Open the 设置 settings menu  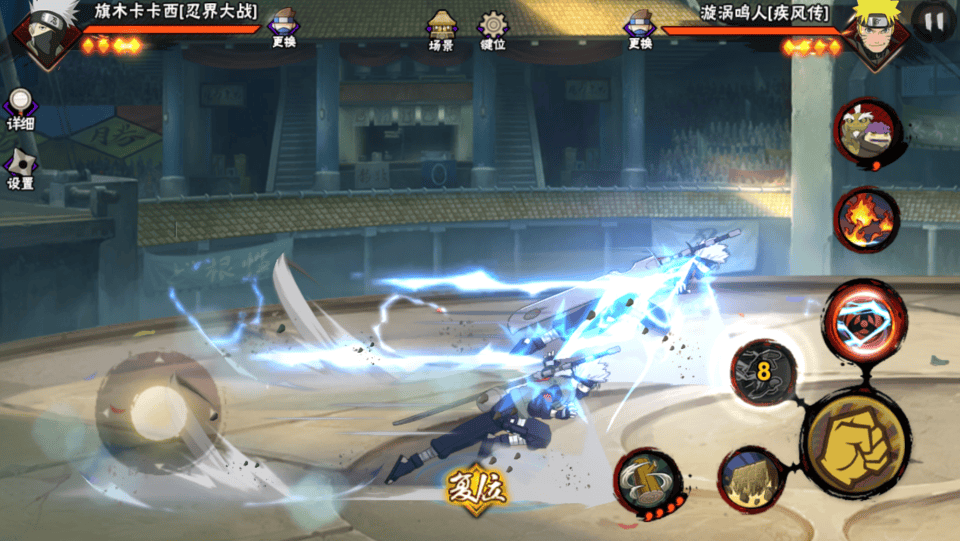[x=20, y=169]
